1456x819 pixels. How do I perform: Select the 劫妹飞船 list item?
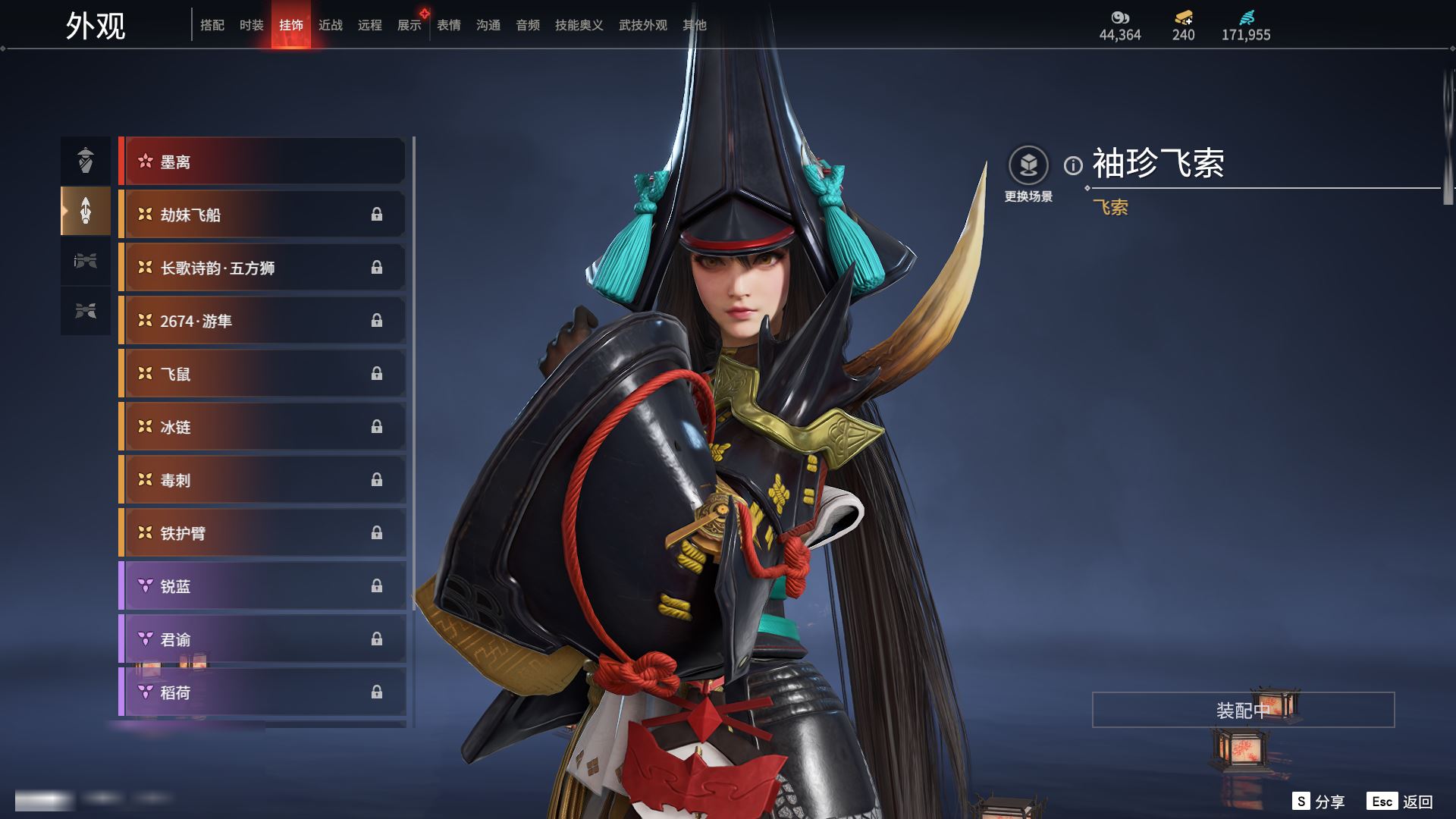tap(262, 215)
